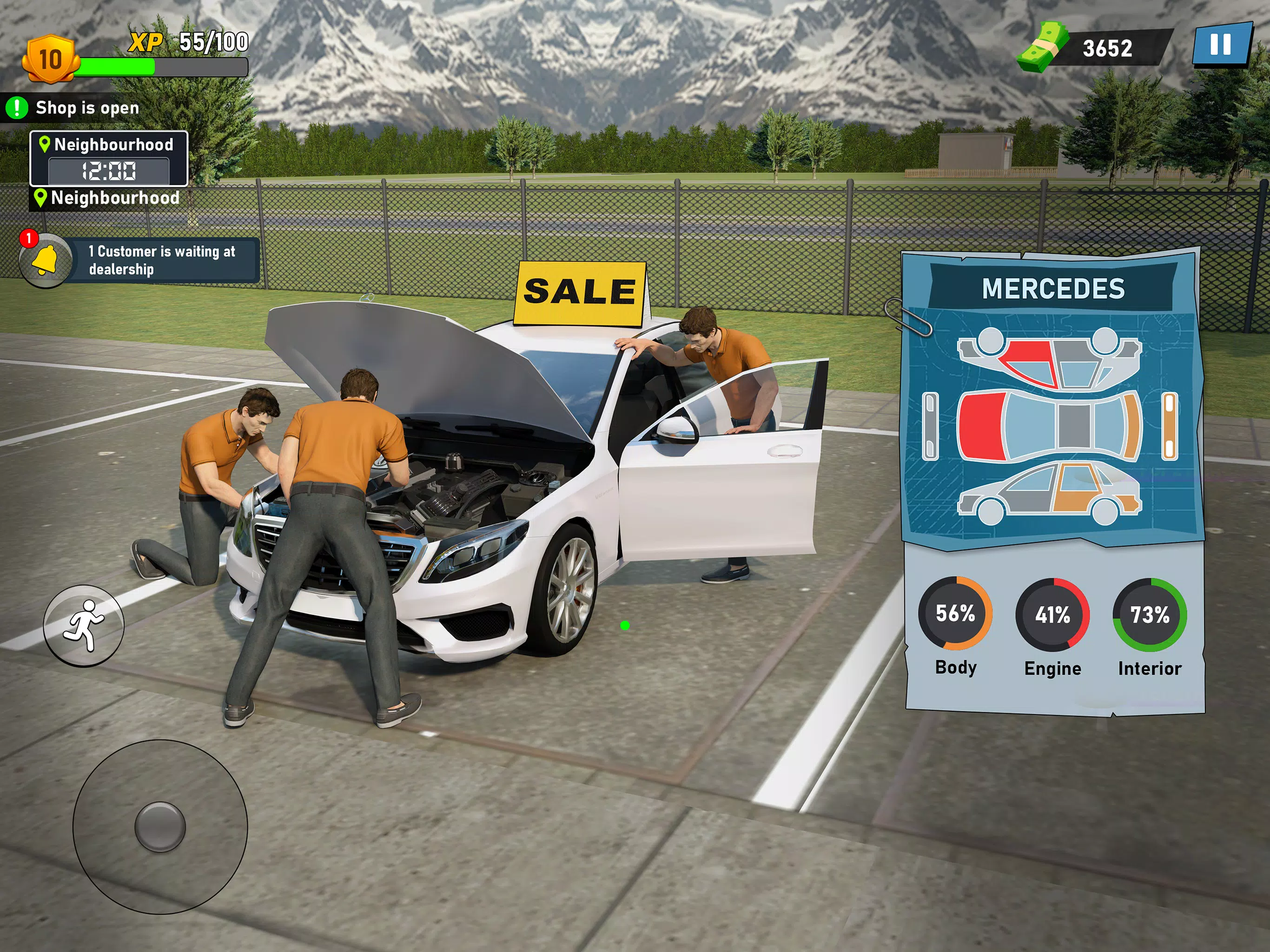Screen dimensions: 1270x952
Task: Open the customer waiting bell notification
Action: [x=46, y=260]
